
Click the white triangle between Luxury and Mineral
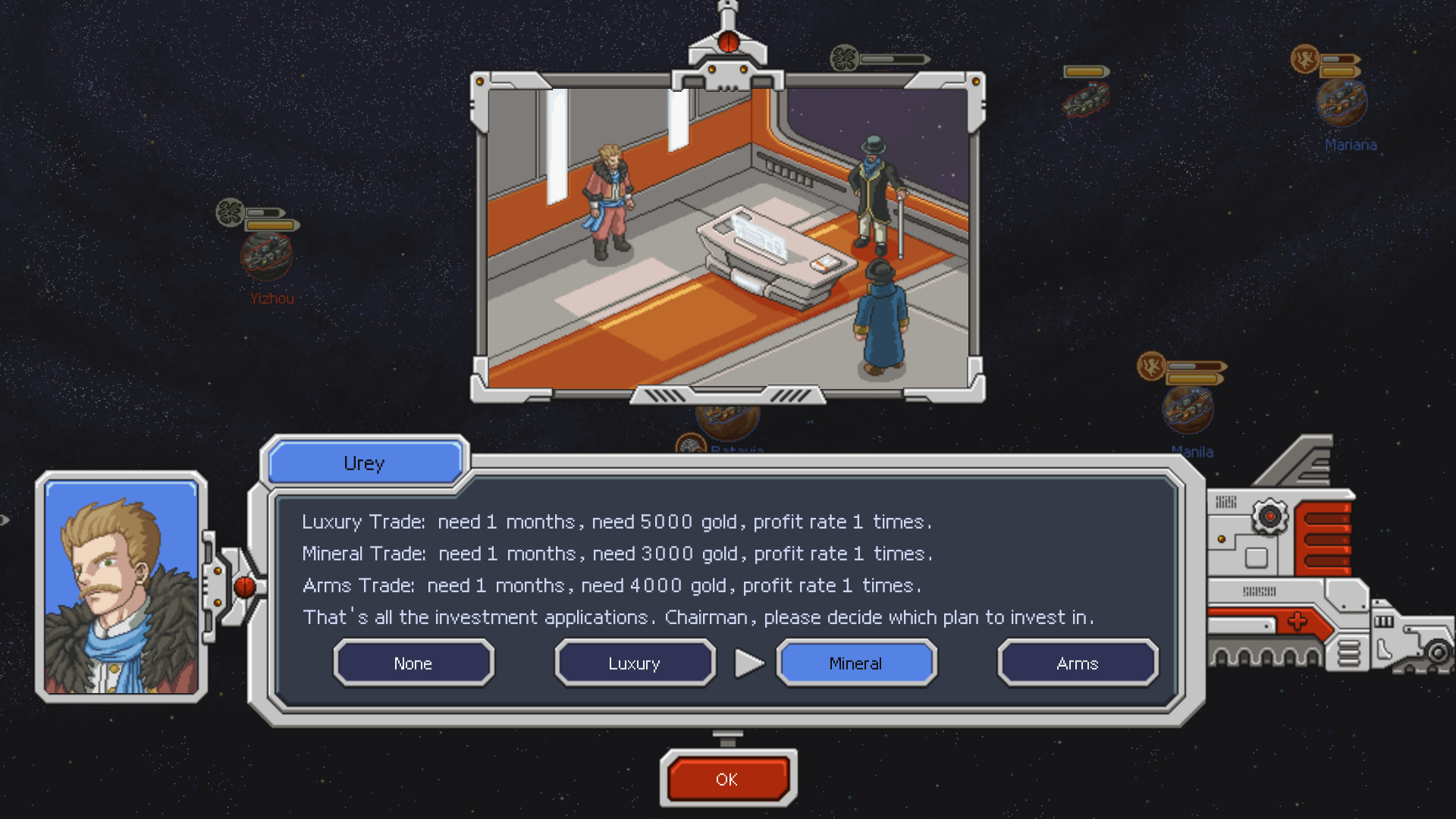pyautogui.click(x=749, y=663)
